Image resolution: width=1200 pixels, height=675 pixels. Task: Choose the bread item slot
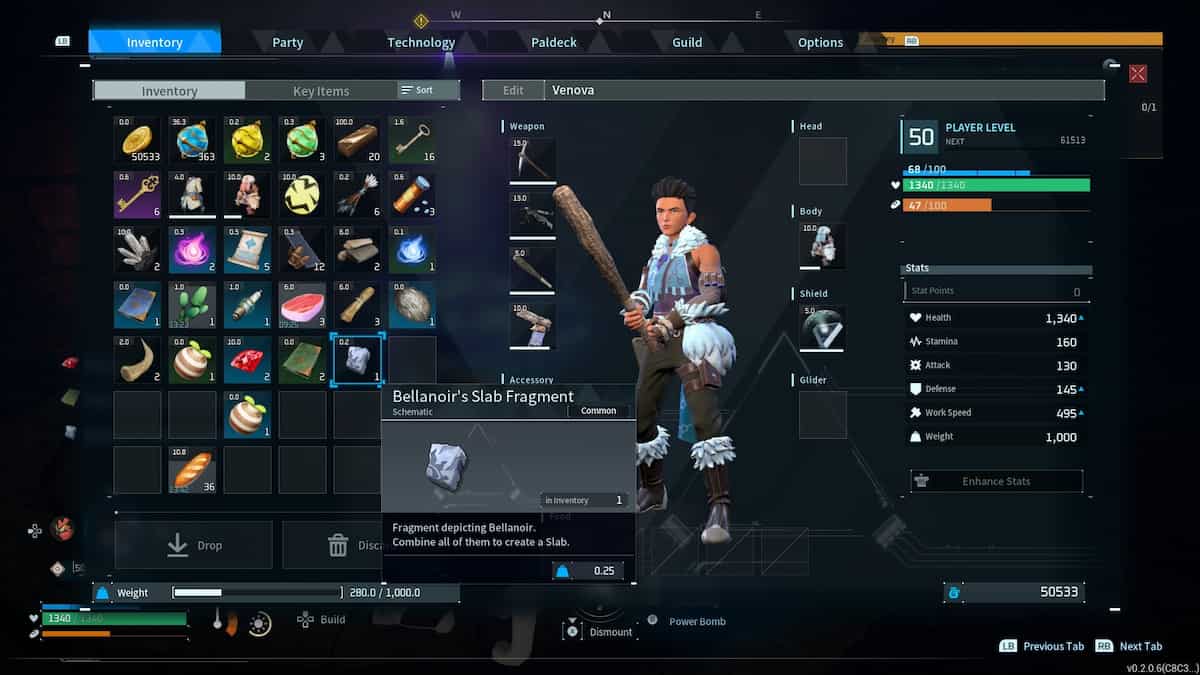click(x=192, y=469)
